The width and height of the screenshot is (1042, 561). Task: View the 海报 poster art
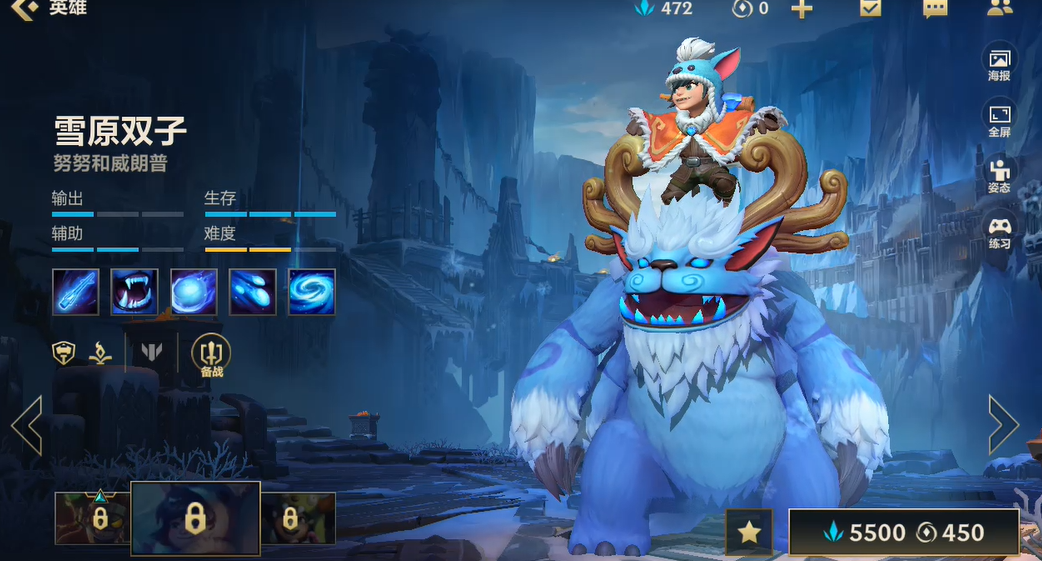[x=999, y=63]
